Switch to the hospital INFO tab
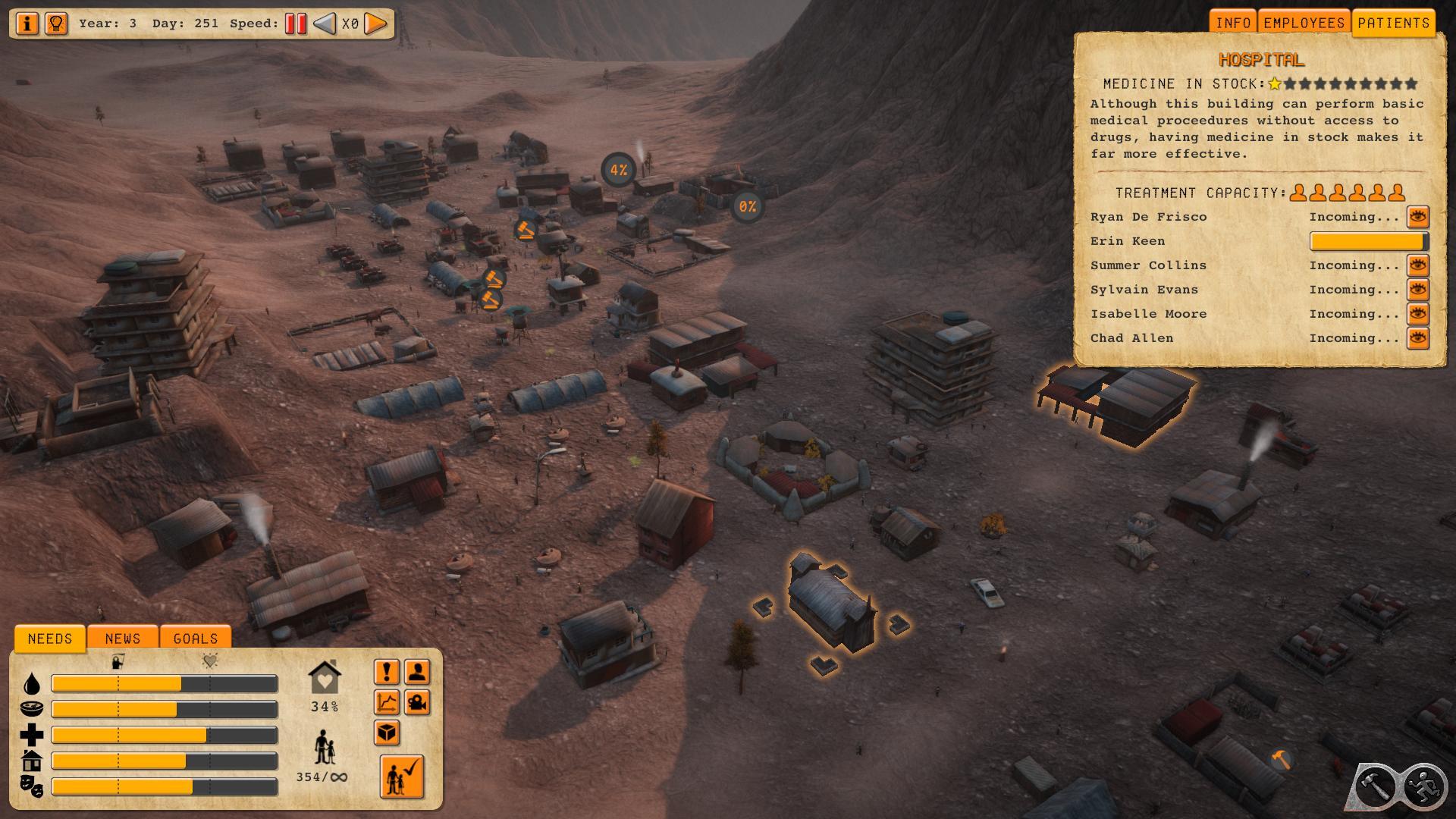 1233,23
